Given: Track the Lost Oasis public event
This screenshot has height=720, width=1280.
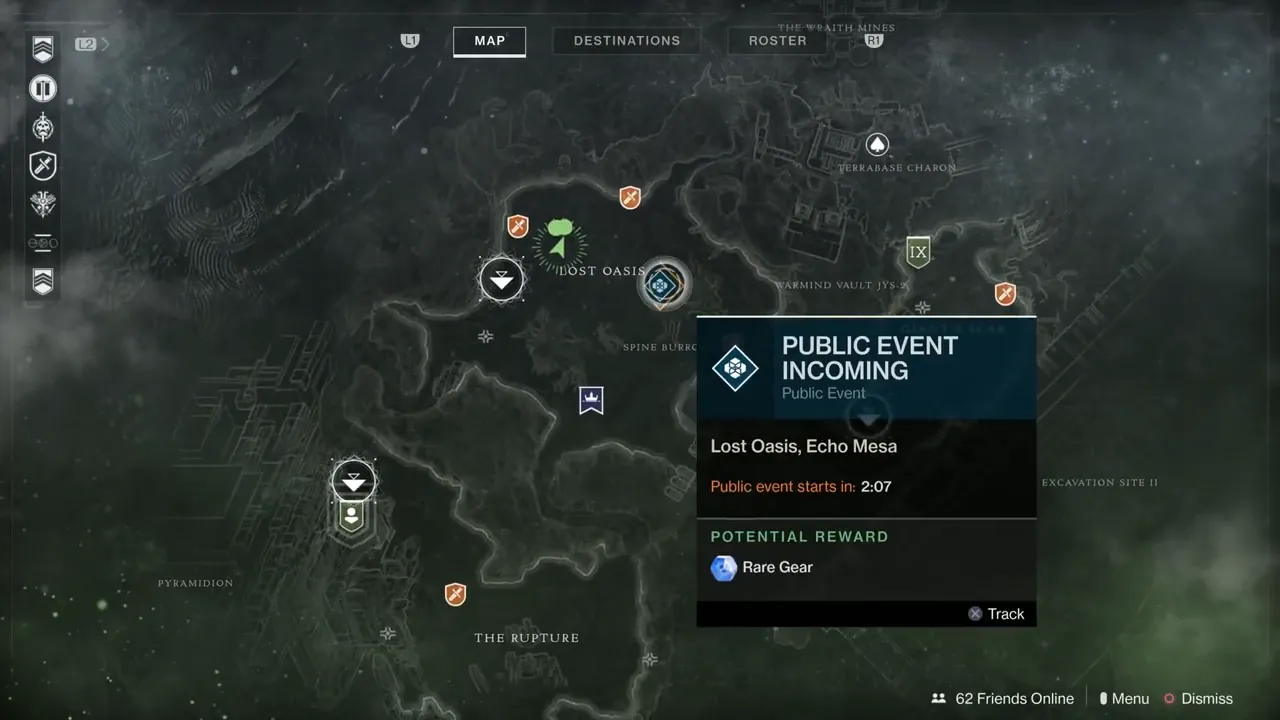Looking at the screenshot, I should [996, 613].
